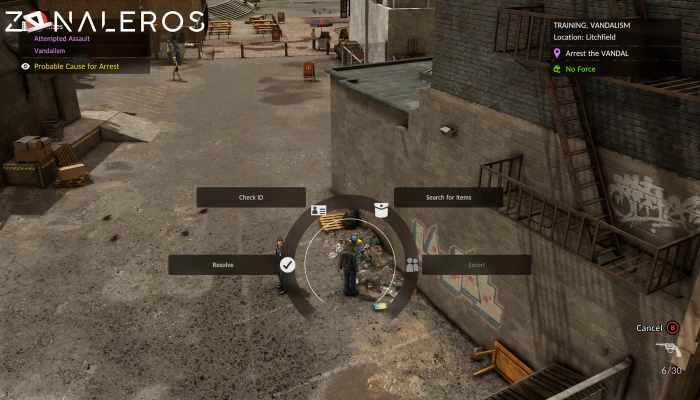
Task: Choose the Resolve action
Action: [223, 265]
